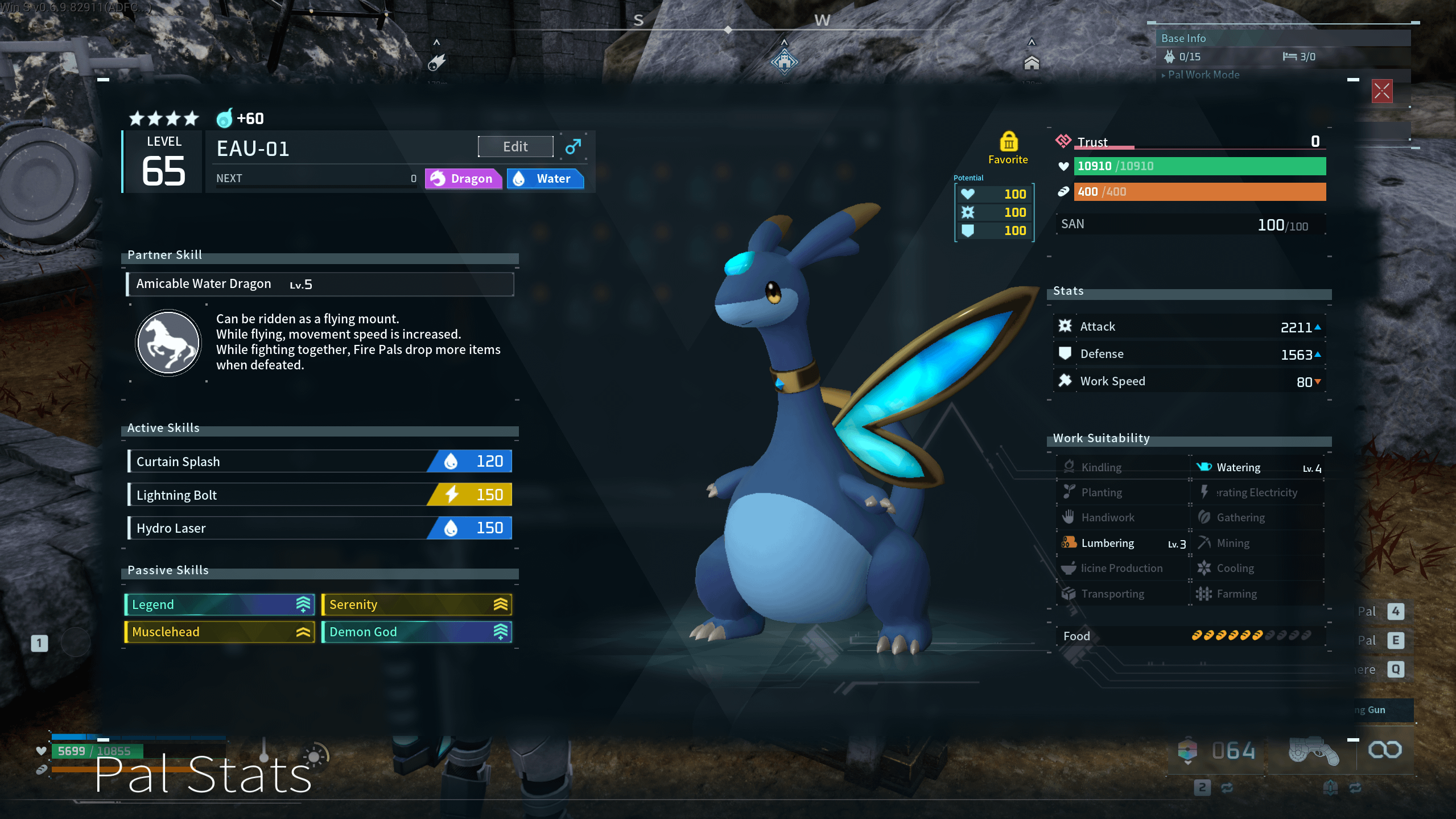Image resolution: width=1456 pixels, height=819 pixels.
Task: Click the Water element tag
Action: click(x=545, y=179)
